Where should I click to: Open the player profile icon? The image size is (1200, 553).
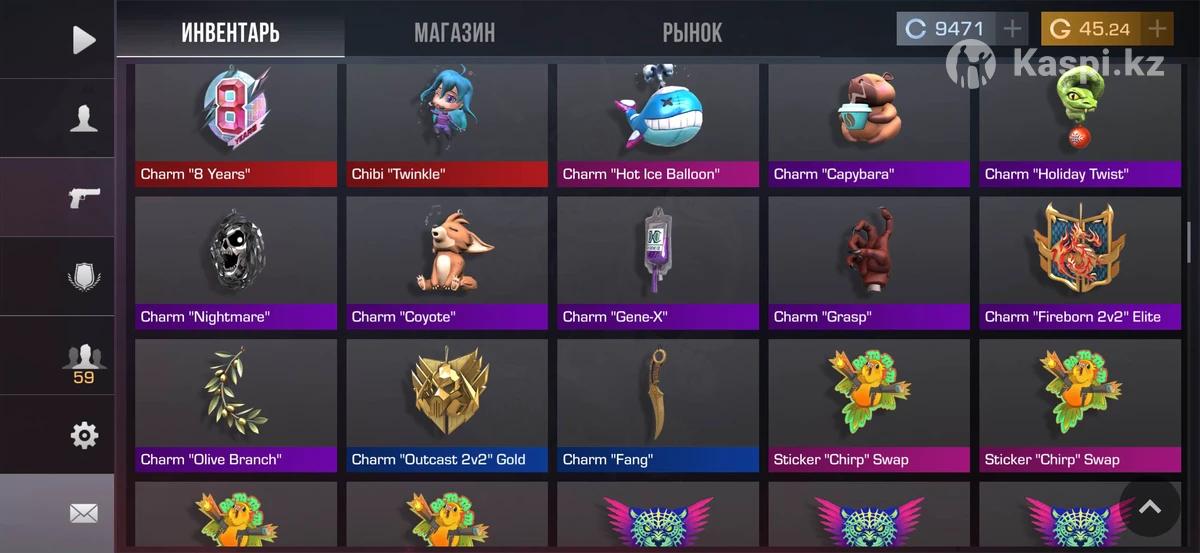(84, 118)
